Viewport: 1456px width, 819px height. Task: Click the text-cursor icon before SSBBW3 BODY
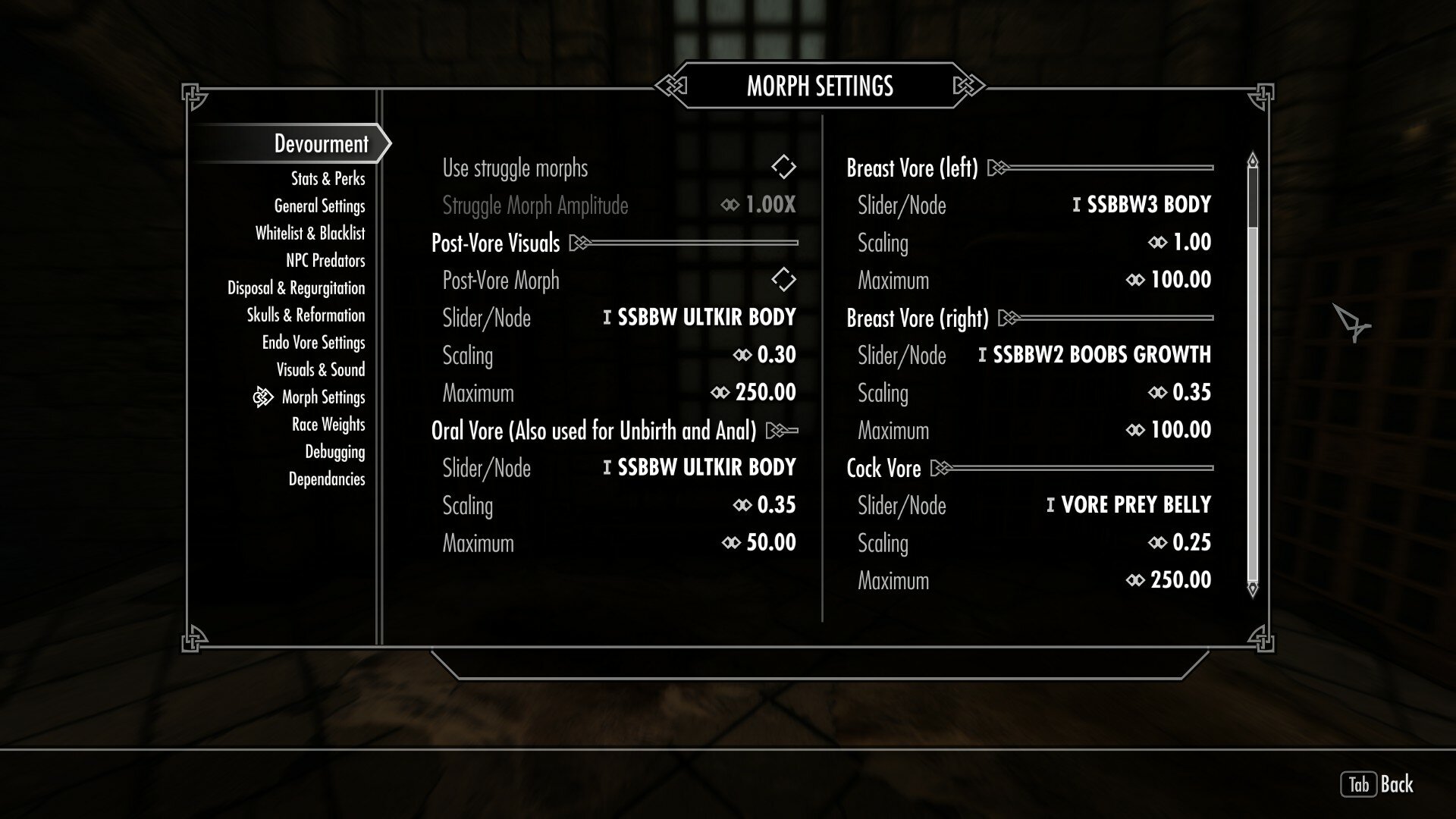pos(1078,205)
